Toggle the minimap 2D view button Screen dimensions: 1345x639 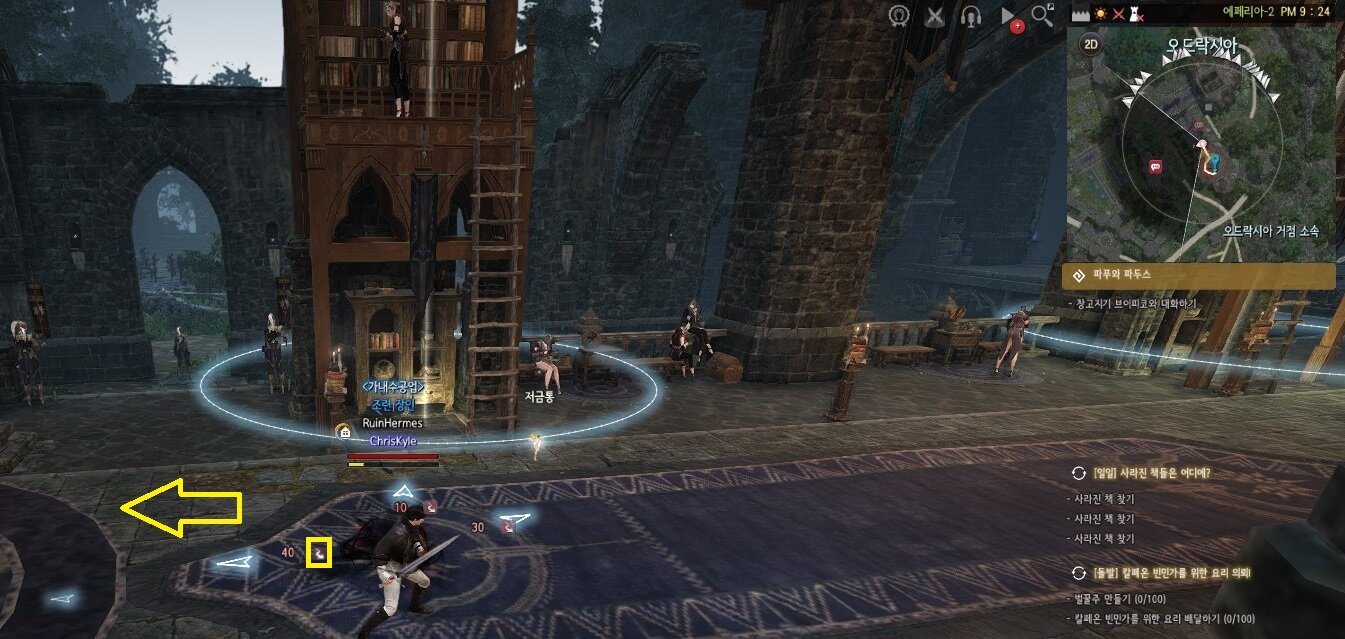1090,44
